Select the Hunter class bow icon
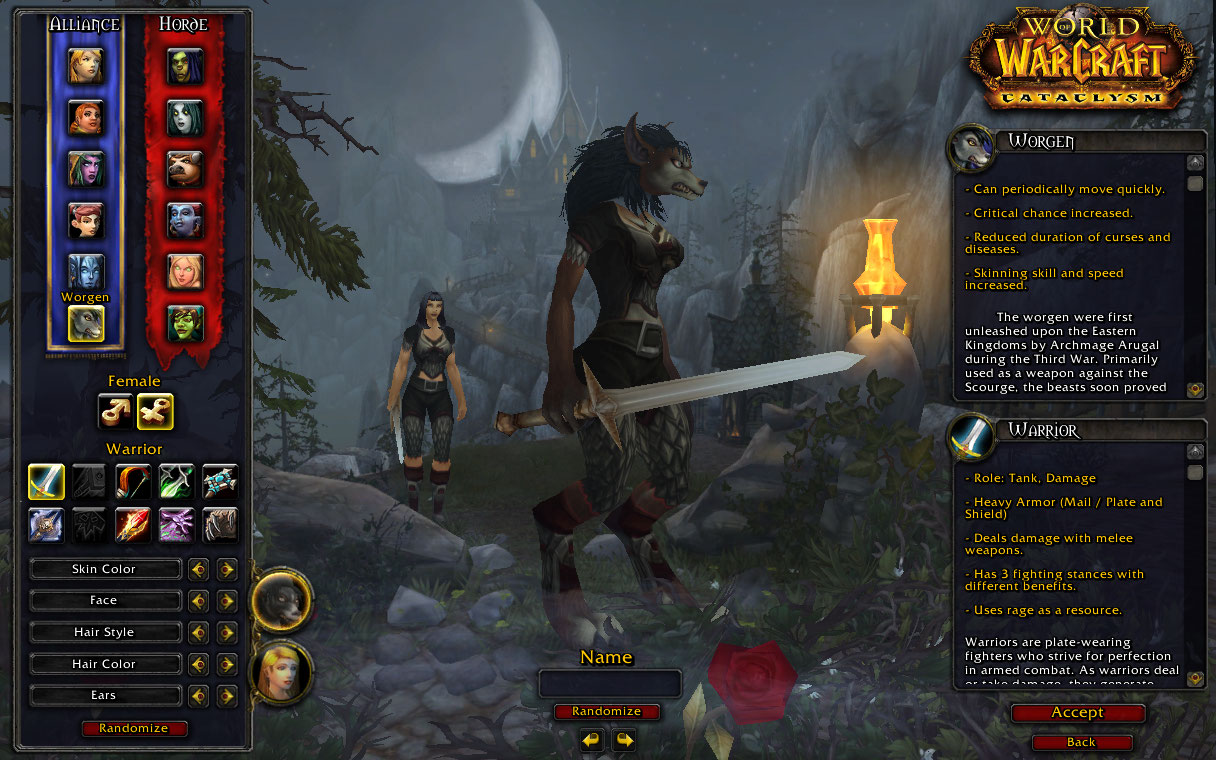Image resolution: width=1216 pixels, height=760 pixels. coord(133,482)
